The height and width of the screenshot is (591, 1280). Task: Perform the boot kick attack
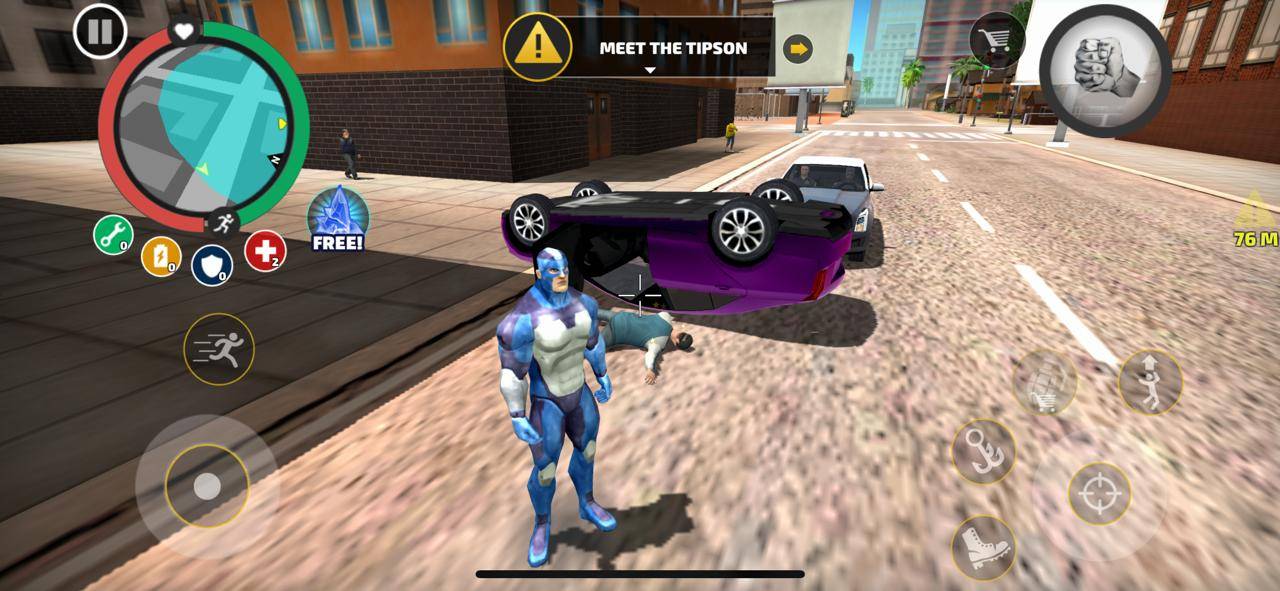pos(983,547)
